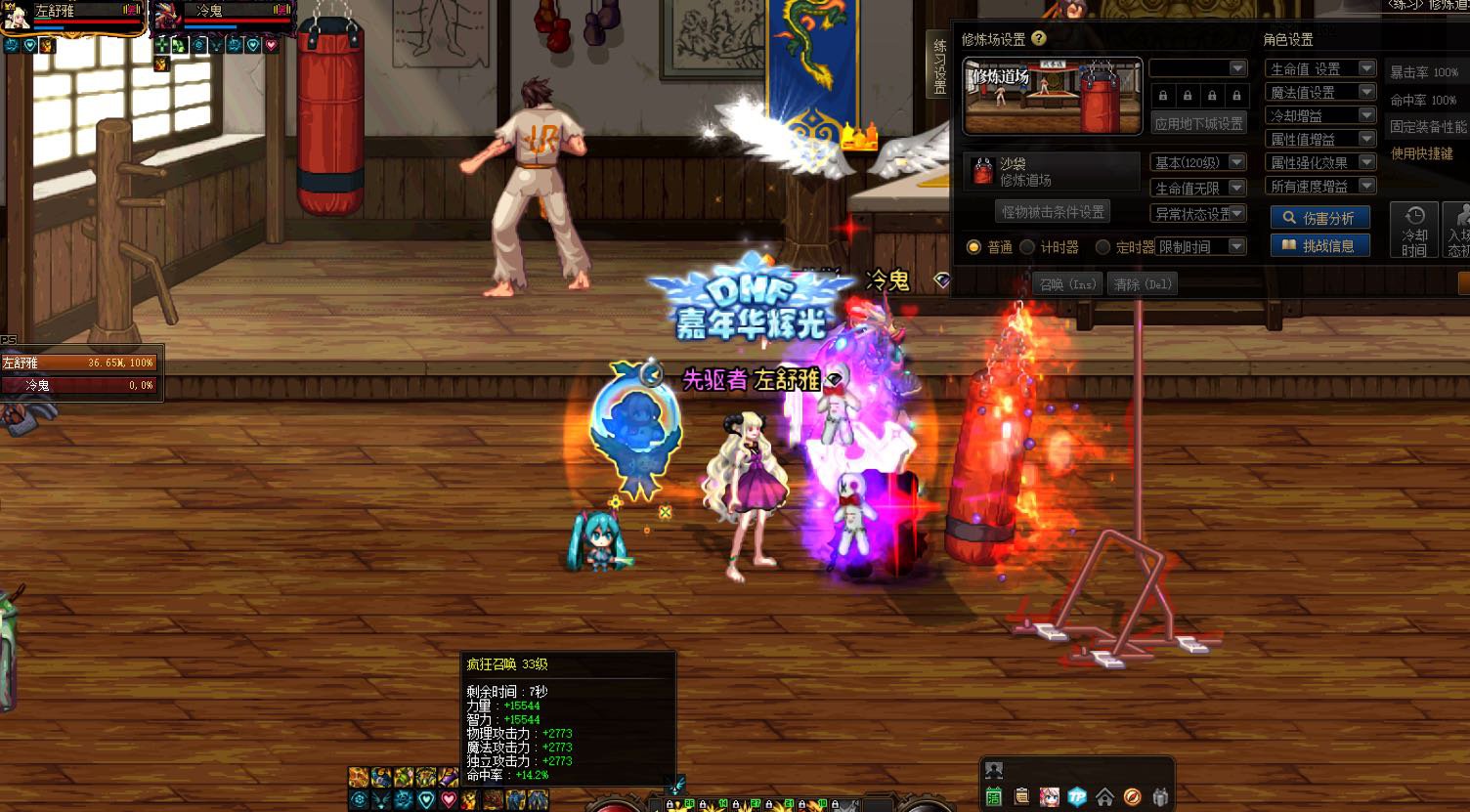Open the 伤害分析 damage analysis
1470x812 pixels.
(1319, 218)
